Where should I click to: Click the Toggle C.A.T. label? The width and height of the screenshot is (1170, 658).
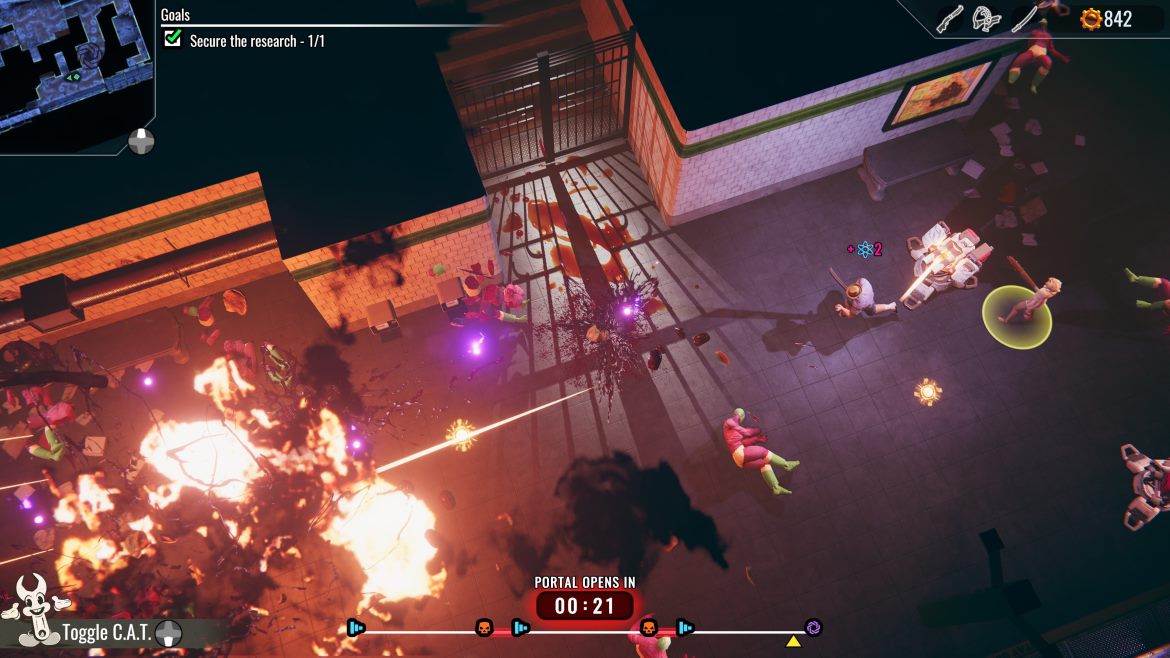click(x=106, y=633)
